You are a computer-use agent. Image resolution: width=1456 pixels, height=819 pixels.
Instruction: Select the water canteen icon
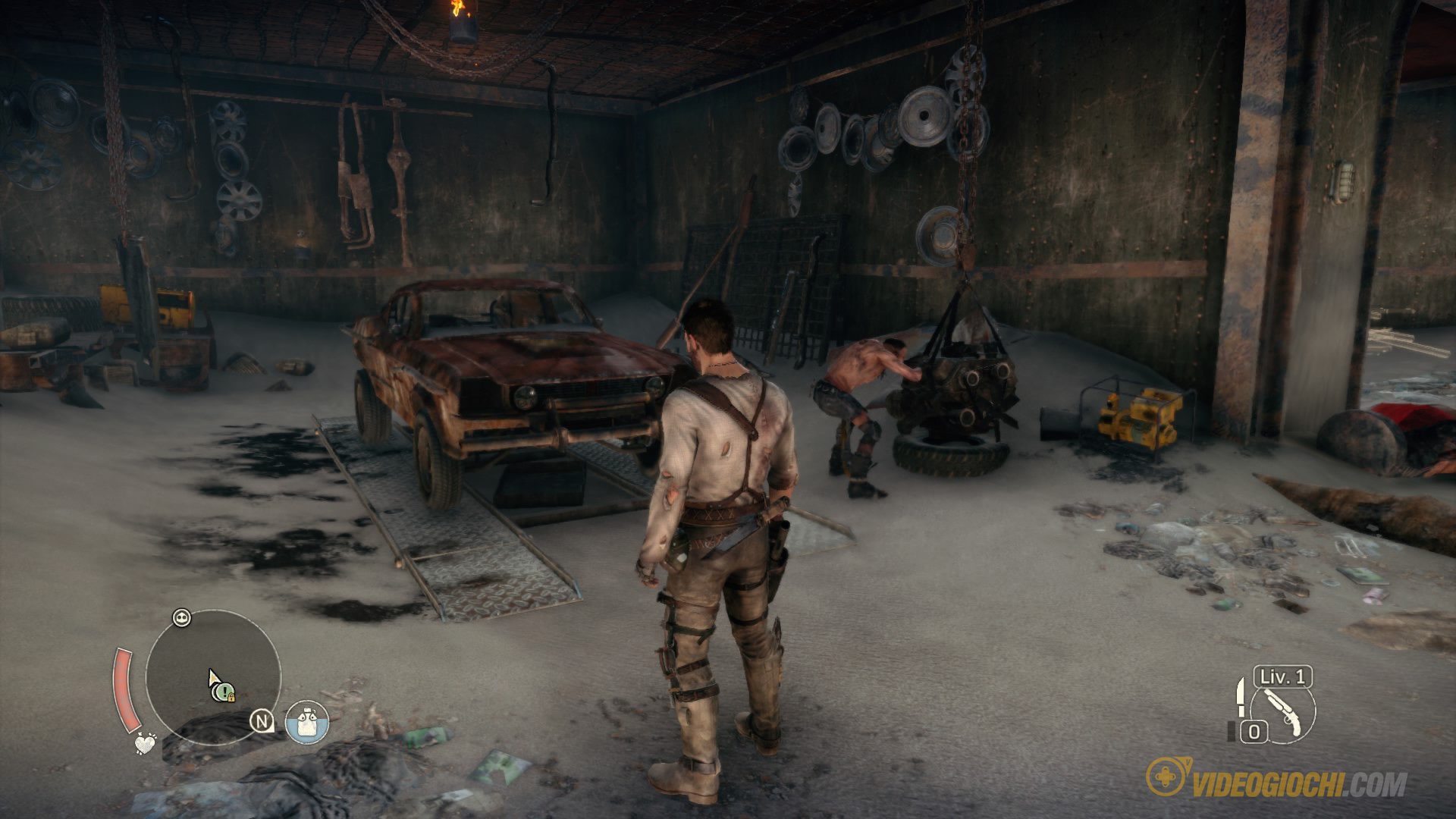[307, 722]
